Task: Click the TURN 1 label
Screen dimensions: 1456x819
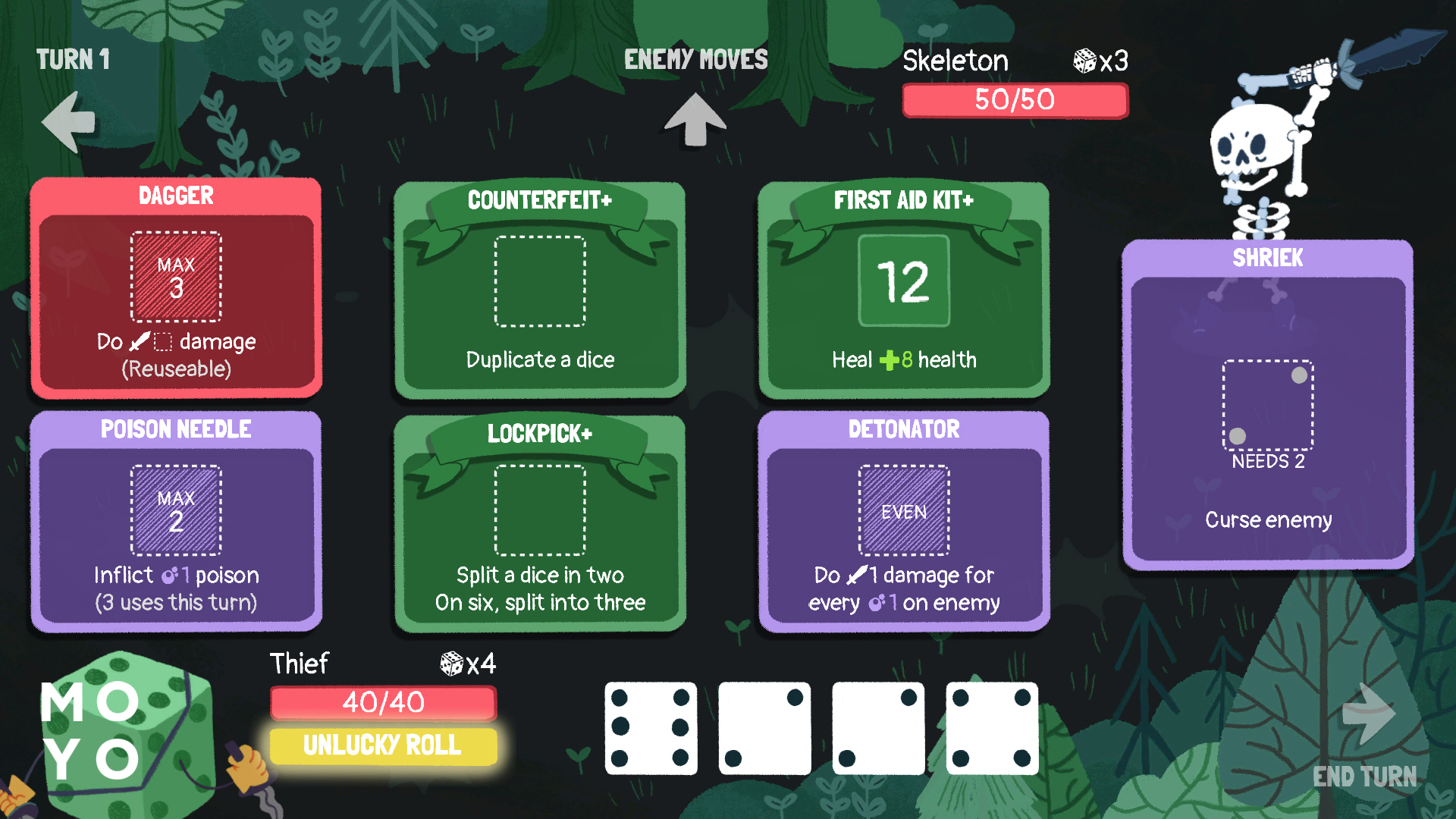Action: coord(72,60)
